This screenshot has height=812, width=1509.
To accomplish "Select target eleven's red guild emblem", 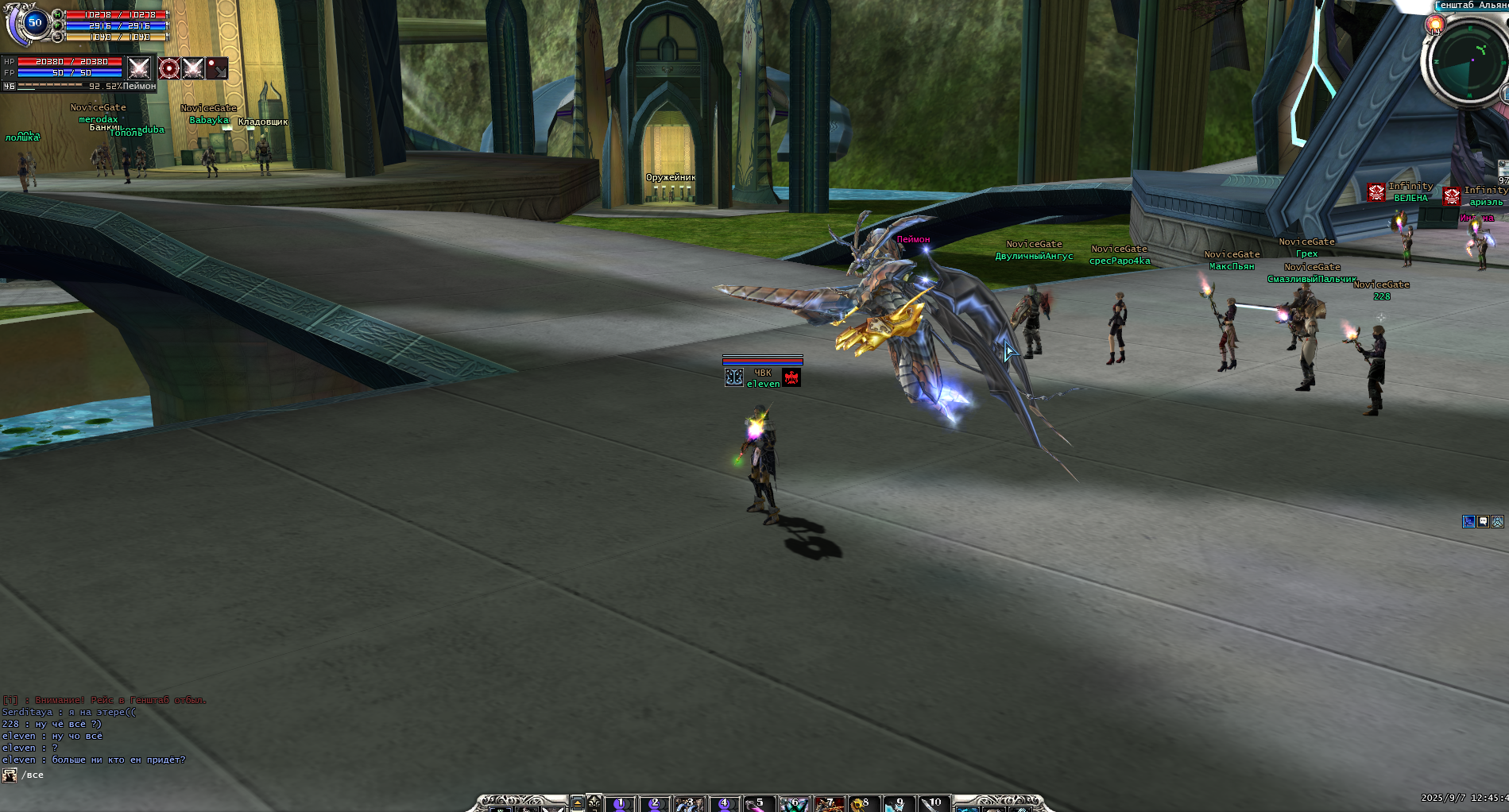I will (x=791, y=377).
